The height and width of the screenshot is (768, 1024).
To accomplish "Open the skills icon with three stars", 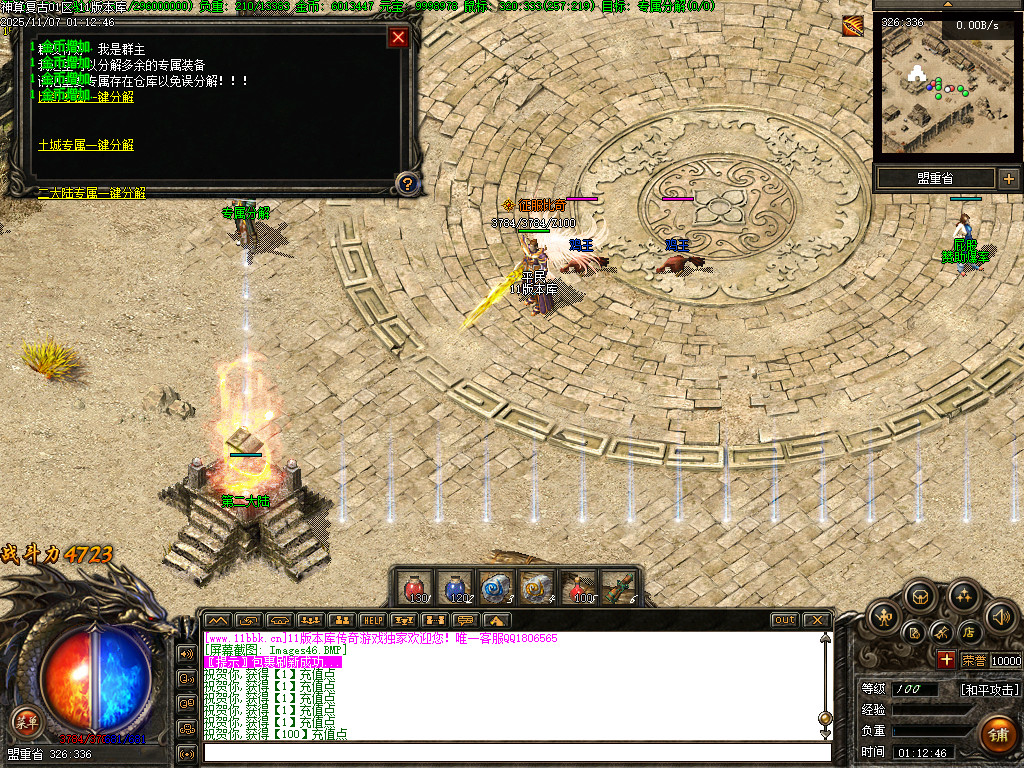I will (963, 598).
